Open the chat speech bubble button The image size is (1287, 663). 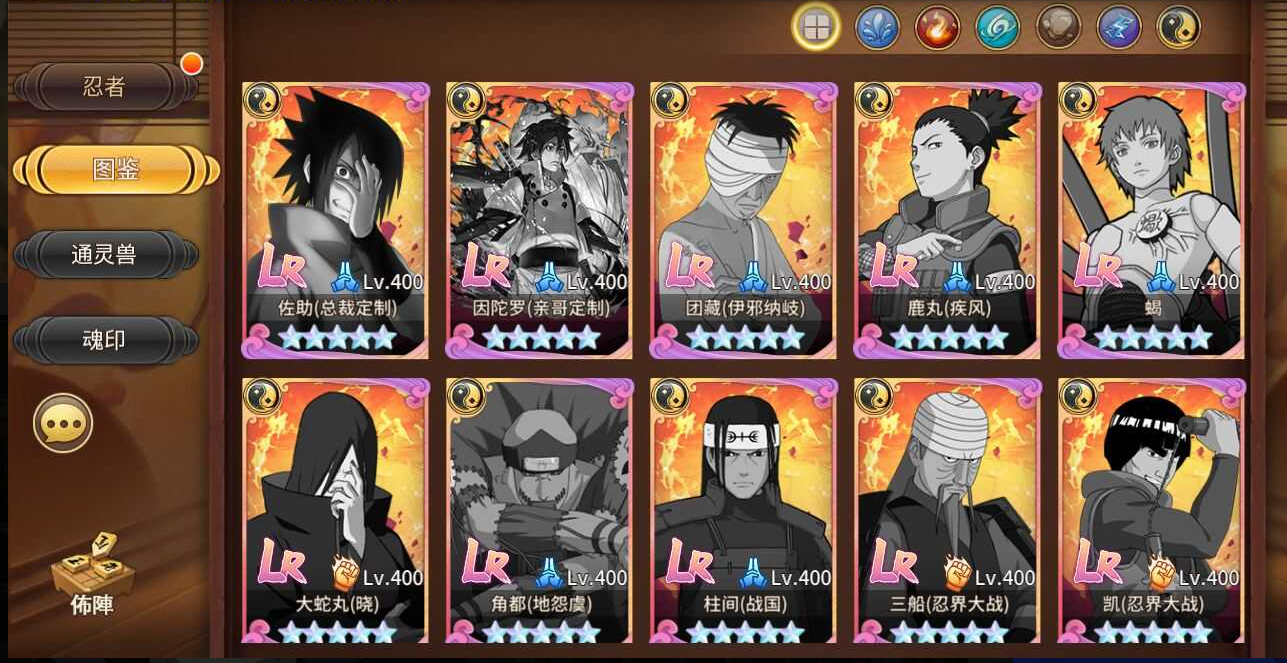click(63, 423)
